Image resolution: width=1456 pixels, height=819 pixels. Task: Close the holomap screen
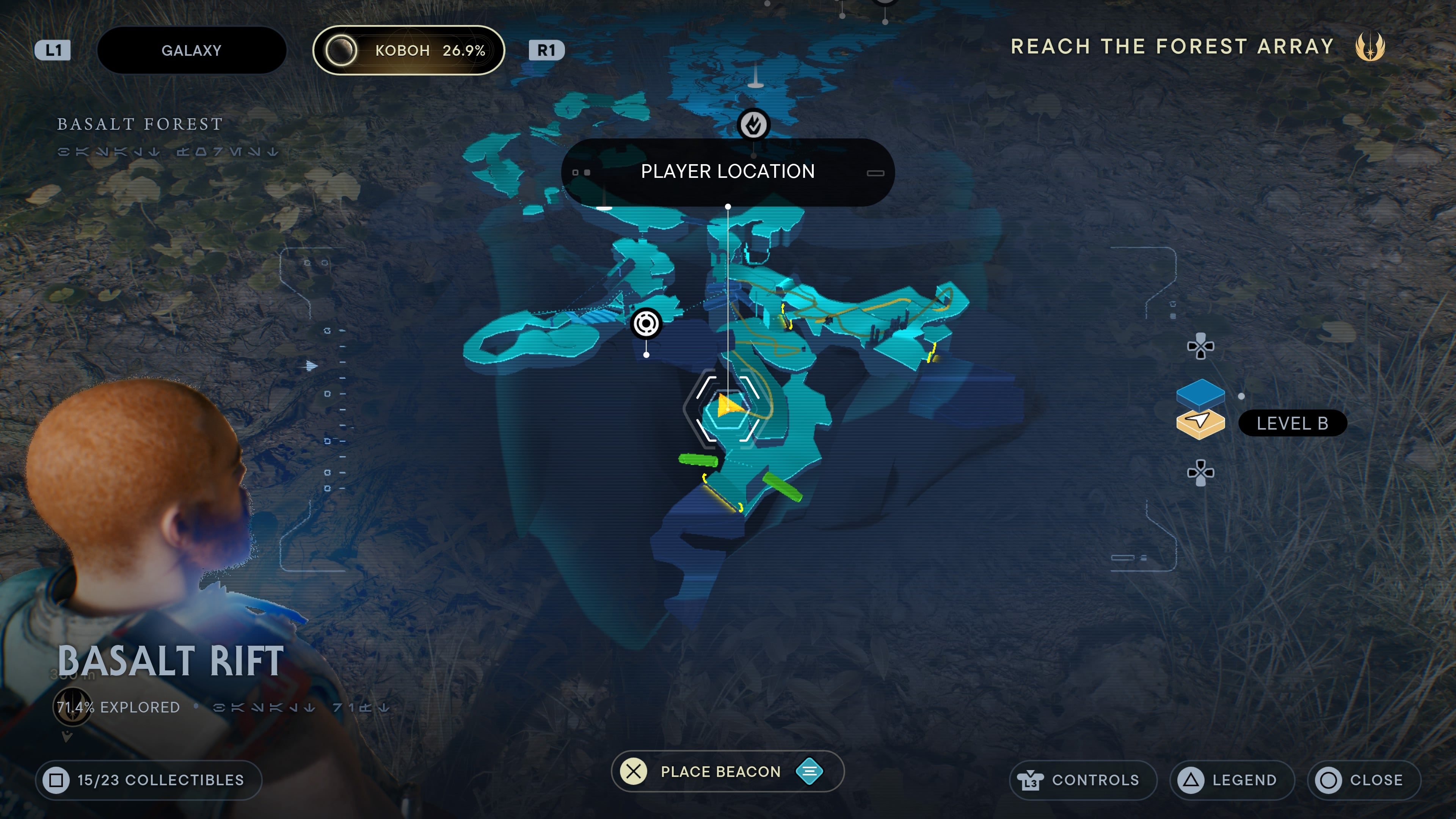[1363, 780]
